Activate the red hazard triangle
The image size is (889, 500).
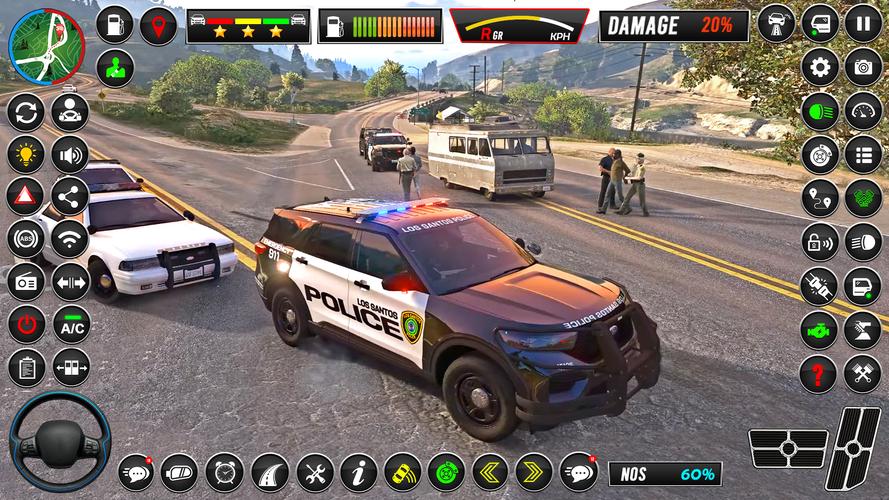click(x=26, y=197)
